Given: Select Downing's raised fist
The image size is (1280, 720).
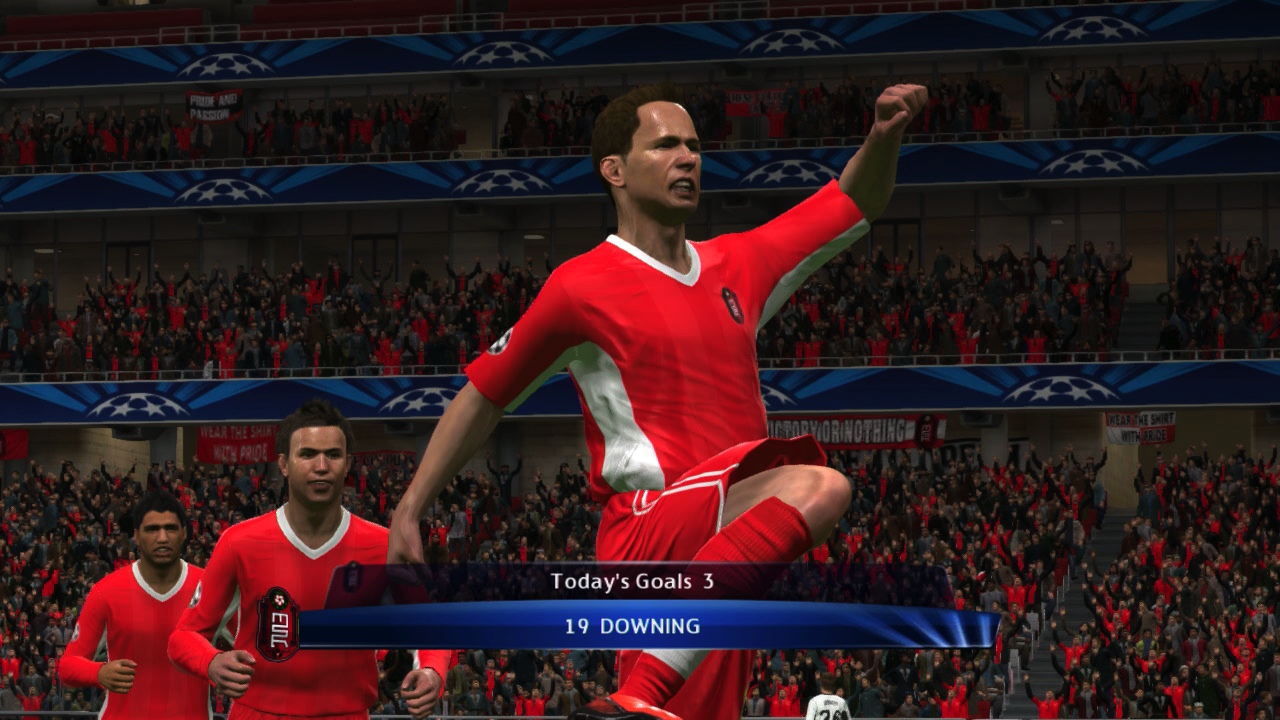Looking at the screenshot, I should (x=893, y=103).
